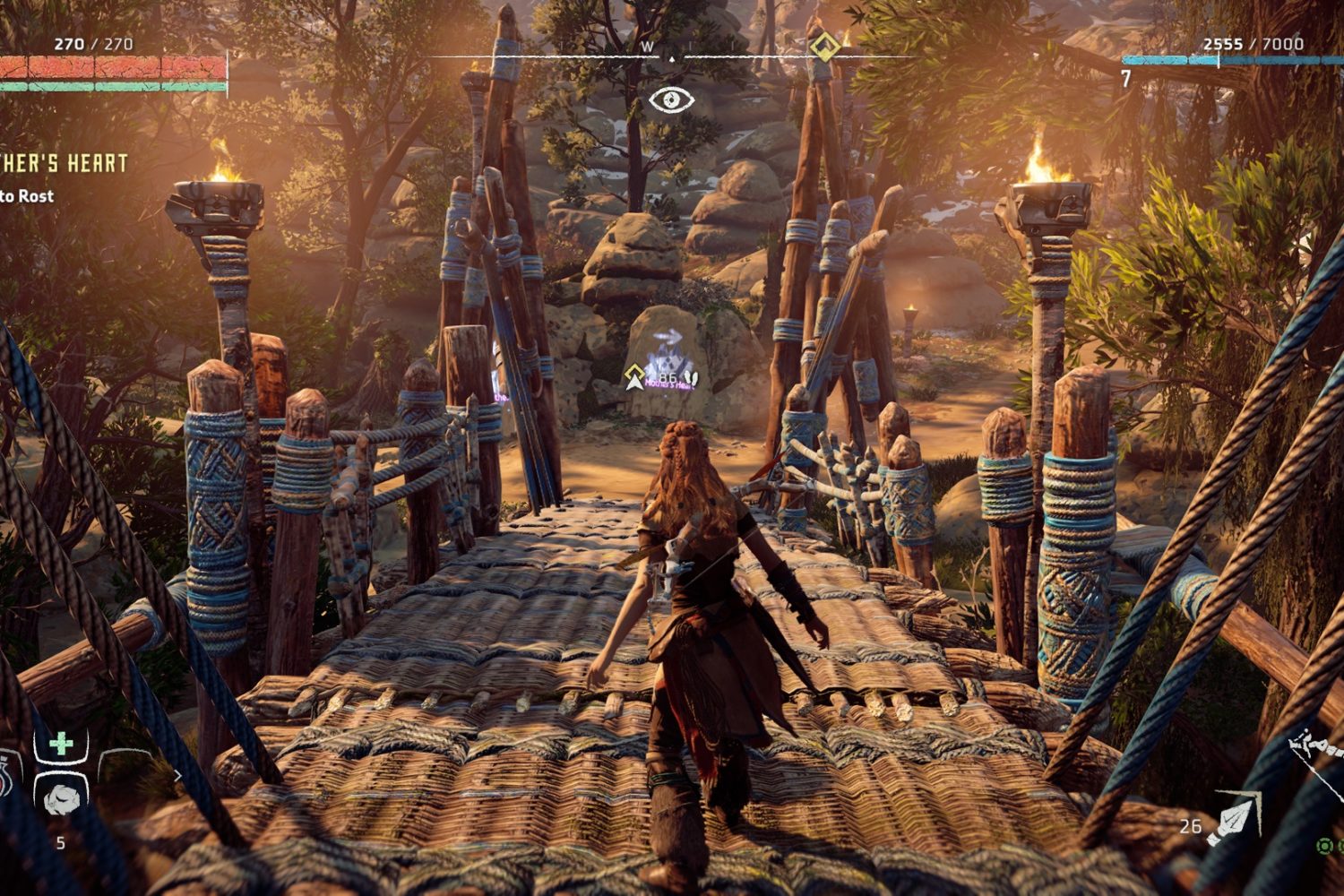This screenshot has width=1344, height=896.
Task: Open the Mother's Heart quest tracker
Action: point(63,164)
